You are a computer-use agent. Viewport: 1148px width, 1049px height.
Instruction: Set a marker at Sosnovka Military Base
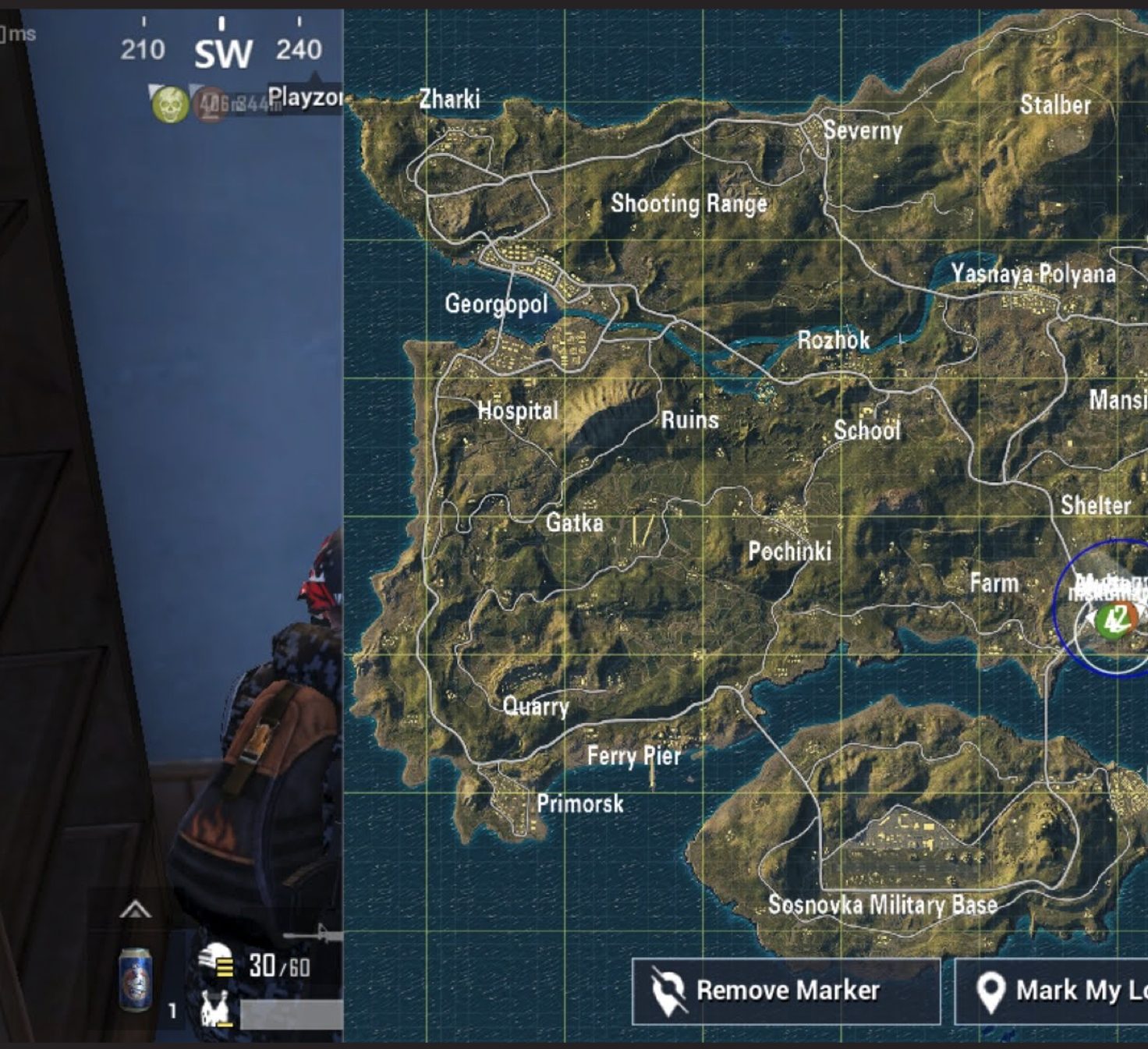882,905
